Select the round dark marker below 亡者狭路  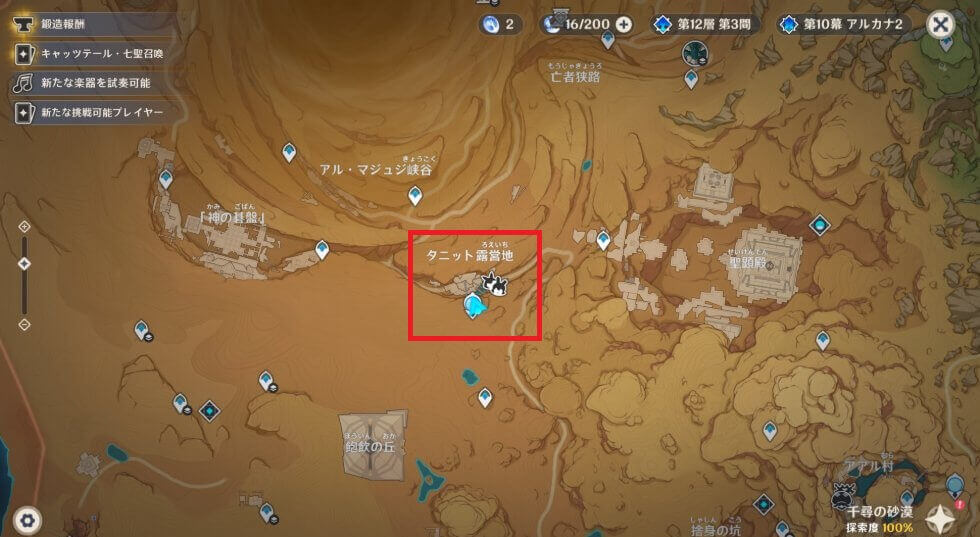(694, 53)
